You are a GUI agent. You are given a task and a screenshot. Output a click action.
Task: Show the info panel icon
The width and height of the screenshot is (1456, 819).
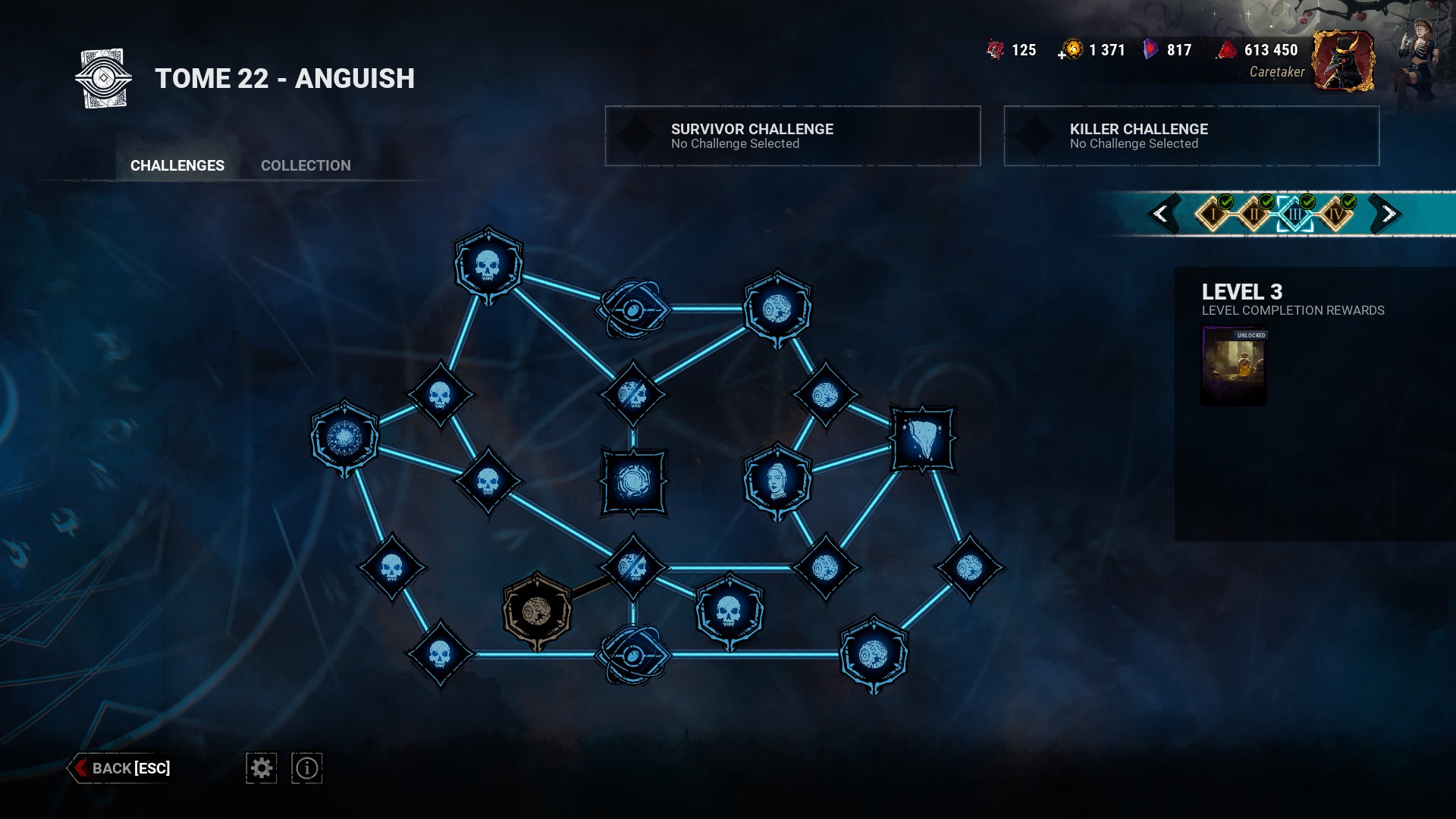[307, 768]
